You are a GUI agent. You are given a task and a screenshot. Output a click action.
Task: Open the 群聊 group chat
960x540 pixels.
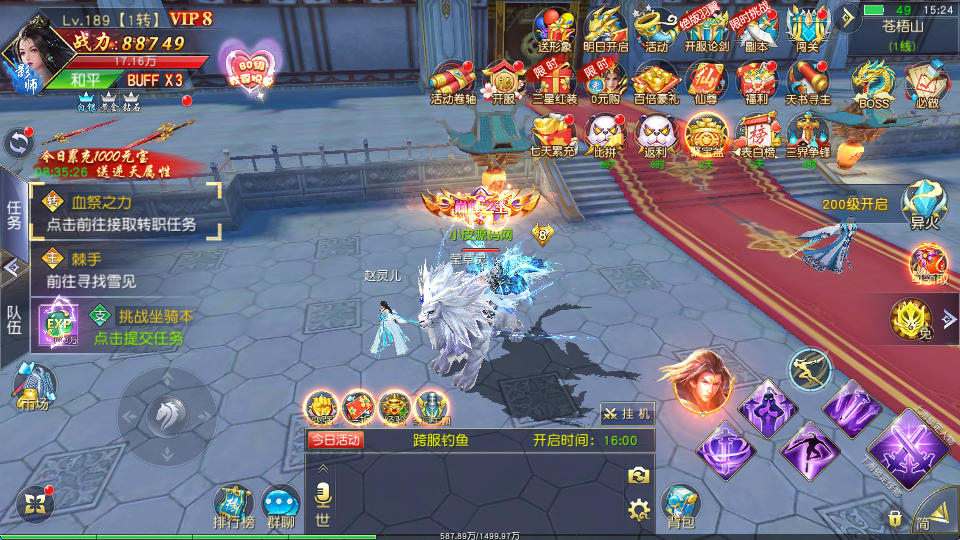point(281,506)
